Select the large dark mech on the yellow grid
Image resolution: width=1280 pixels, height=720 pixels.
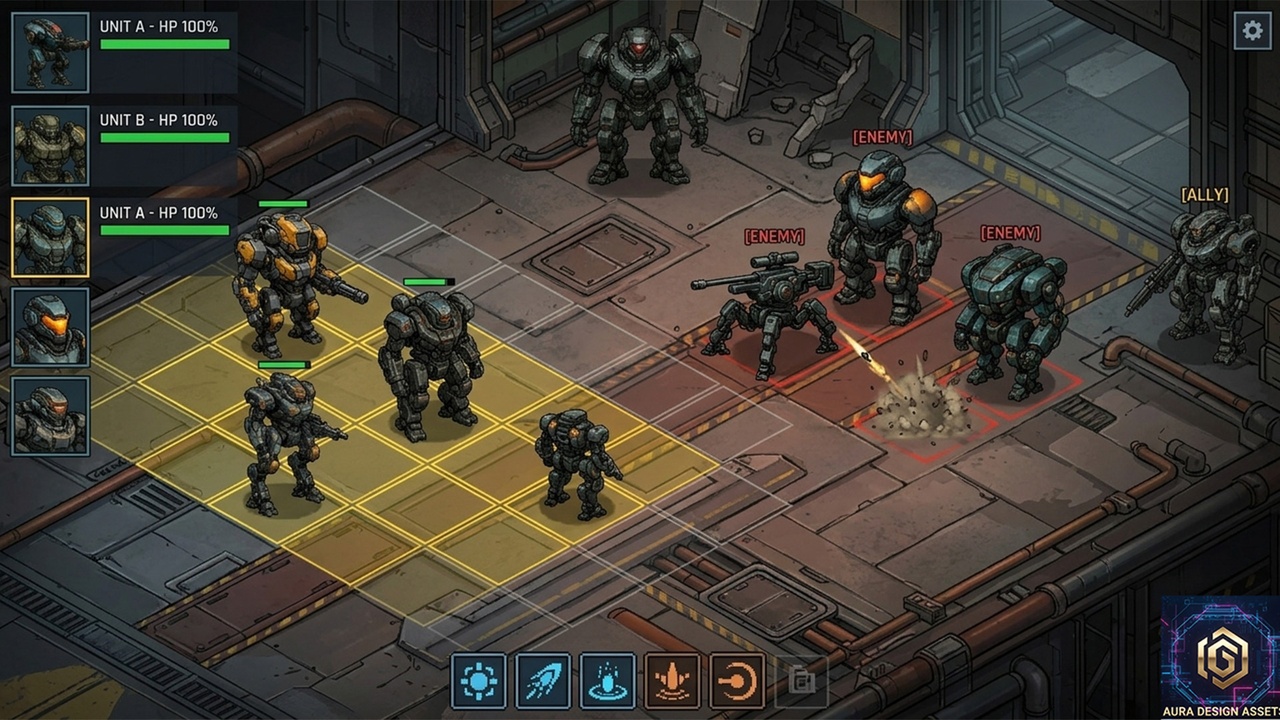pos(430,360)
